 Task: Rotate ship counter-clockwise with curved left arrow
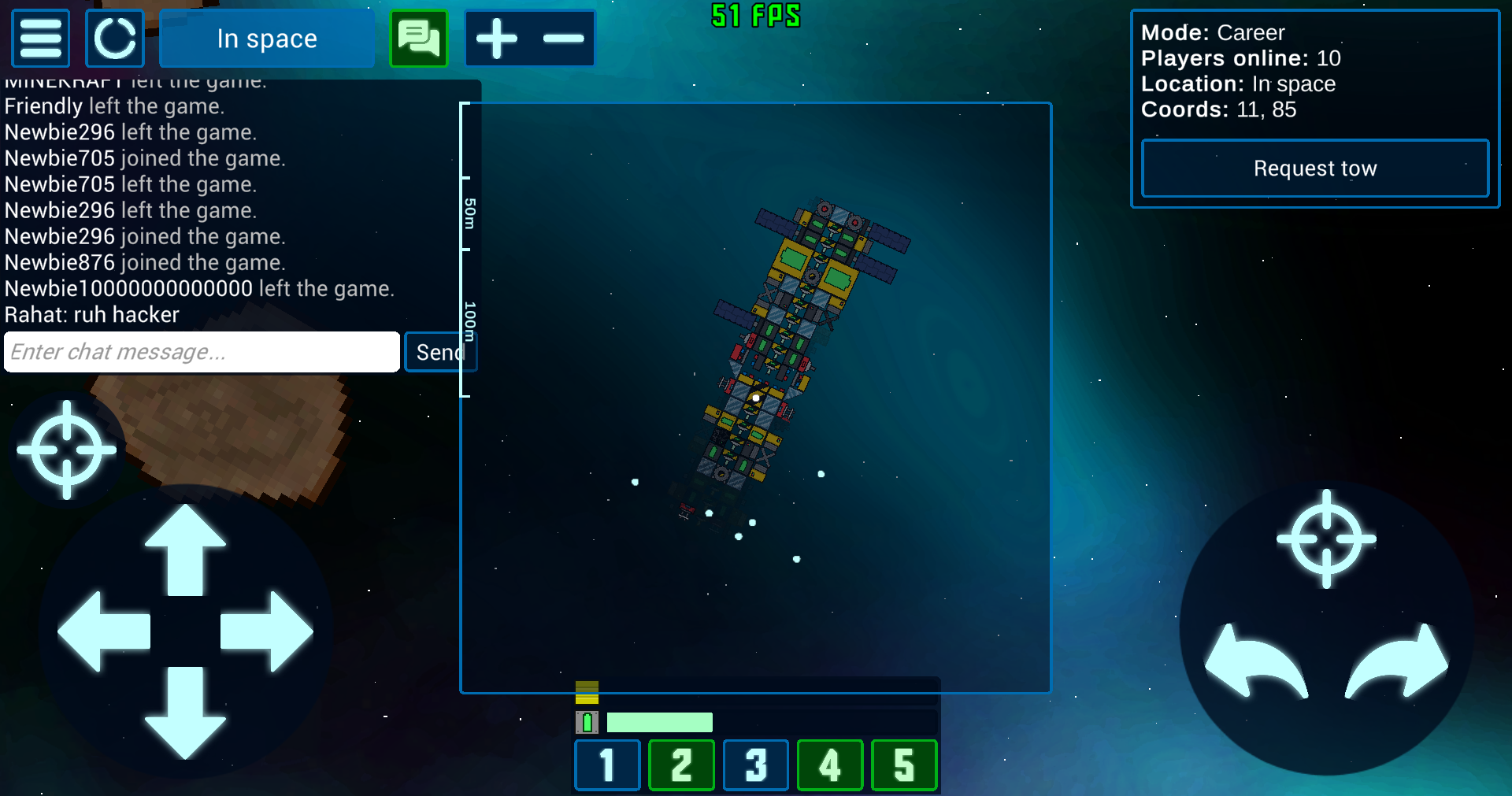coord(1256,661)
